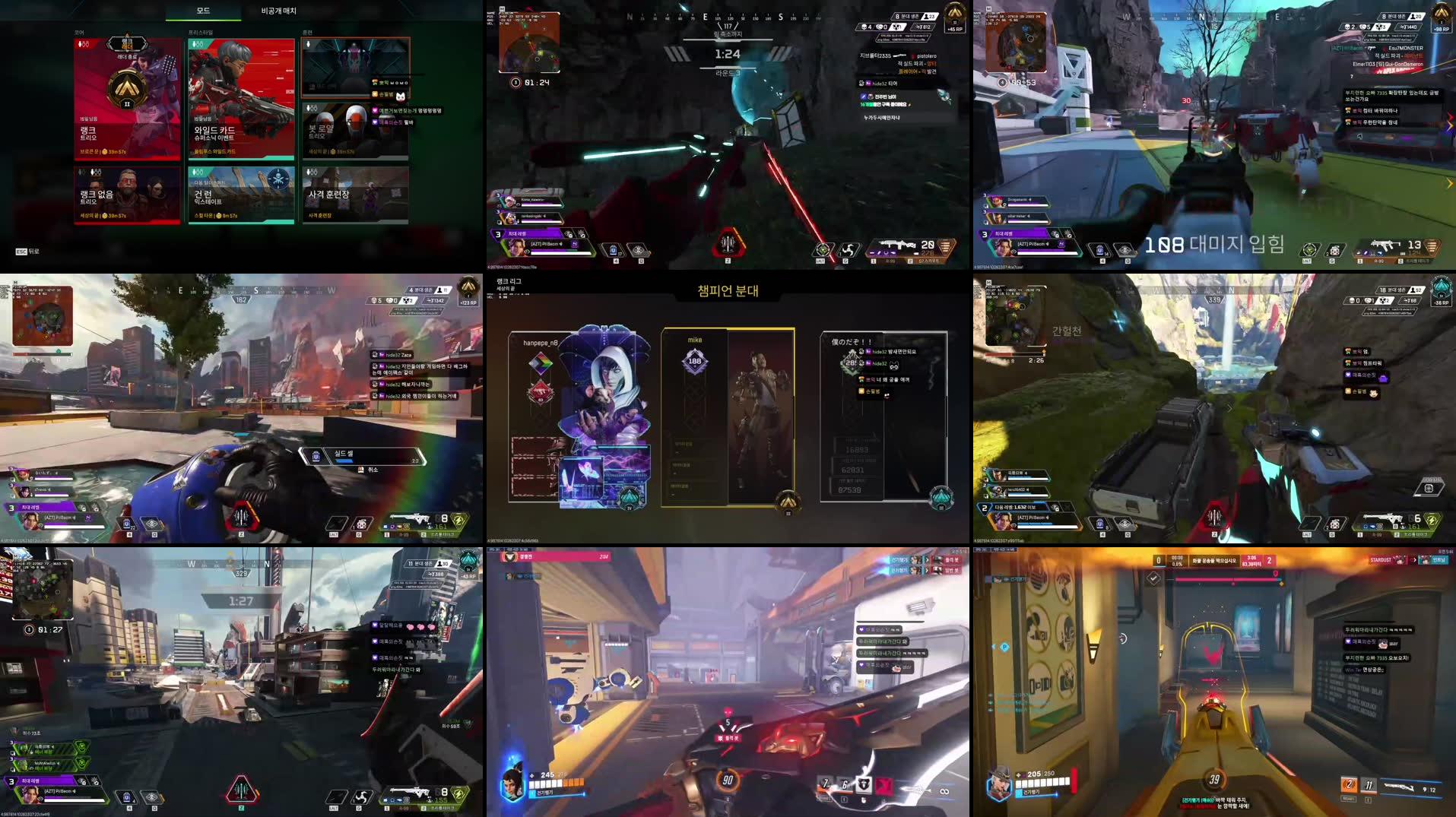This screenshot has width=1456, height=817.
Task: Click the shield cell icon in the use prompt
Action: pyautogui.click(x=316, y=457)
